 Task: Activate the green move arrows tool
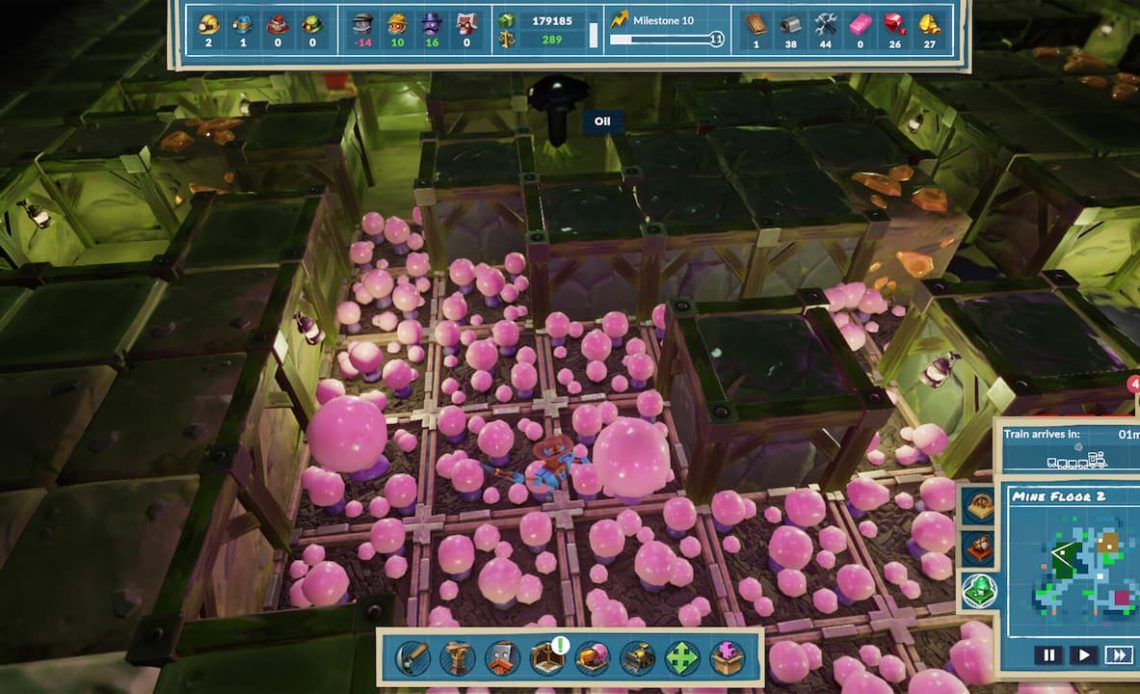(x=683, y=657)
